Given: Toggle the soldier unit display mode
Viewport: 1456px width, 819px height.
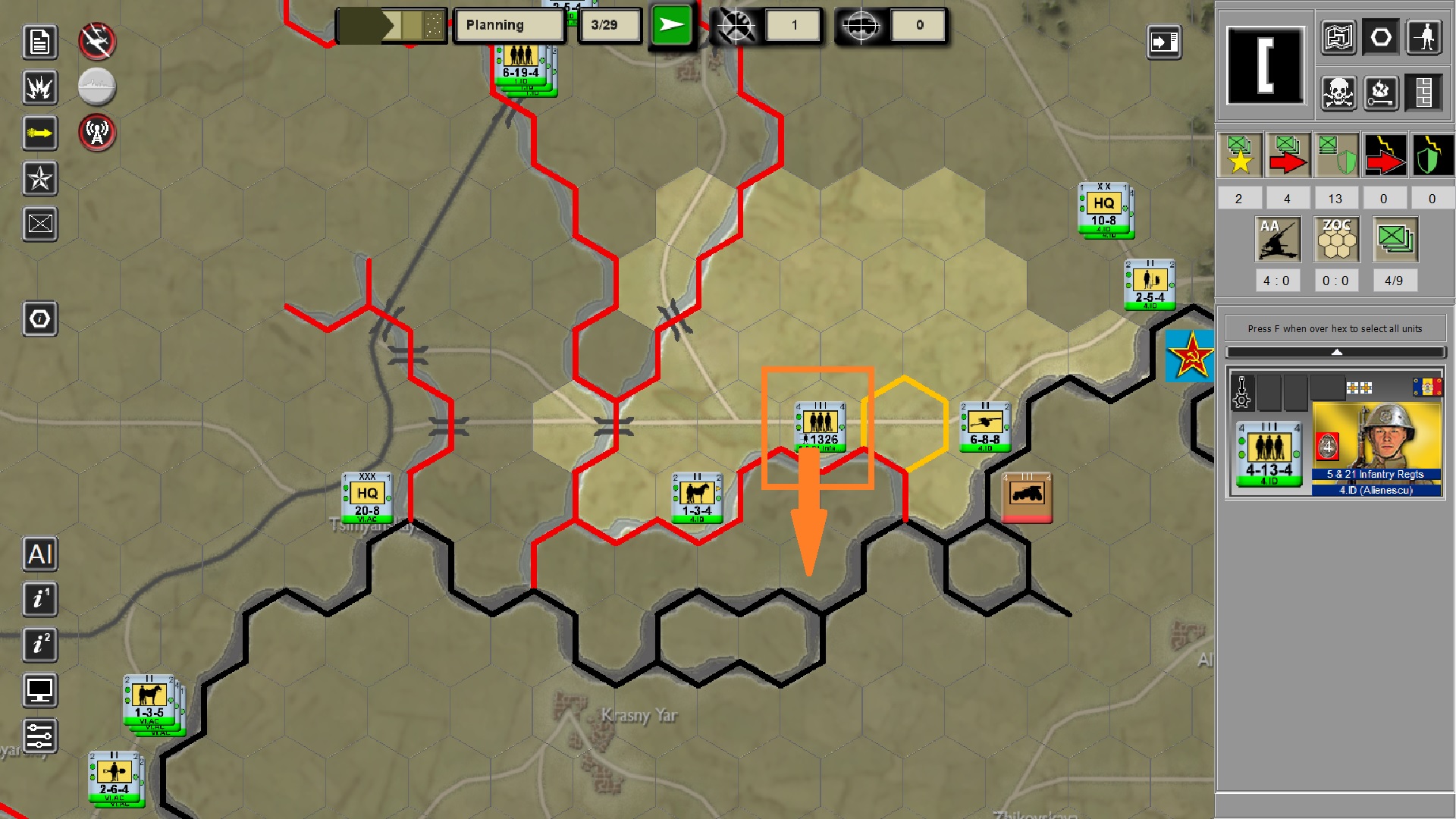Looking at the screenshot, I should point(1424,36).
